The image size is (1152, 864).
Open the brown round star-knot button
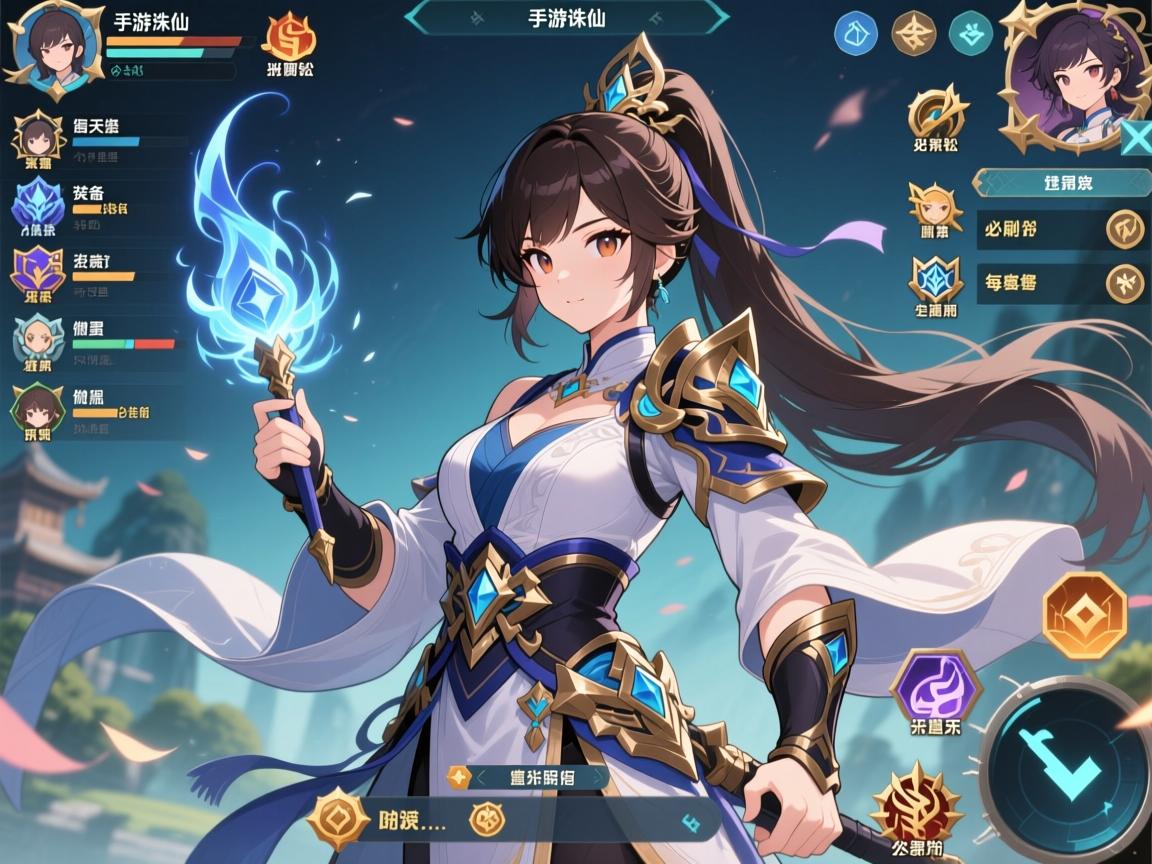point(912,34)
